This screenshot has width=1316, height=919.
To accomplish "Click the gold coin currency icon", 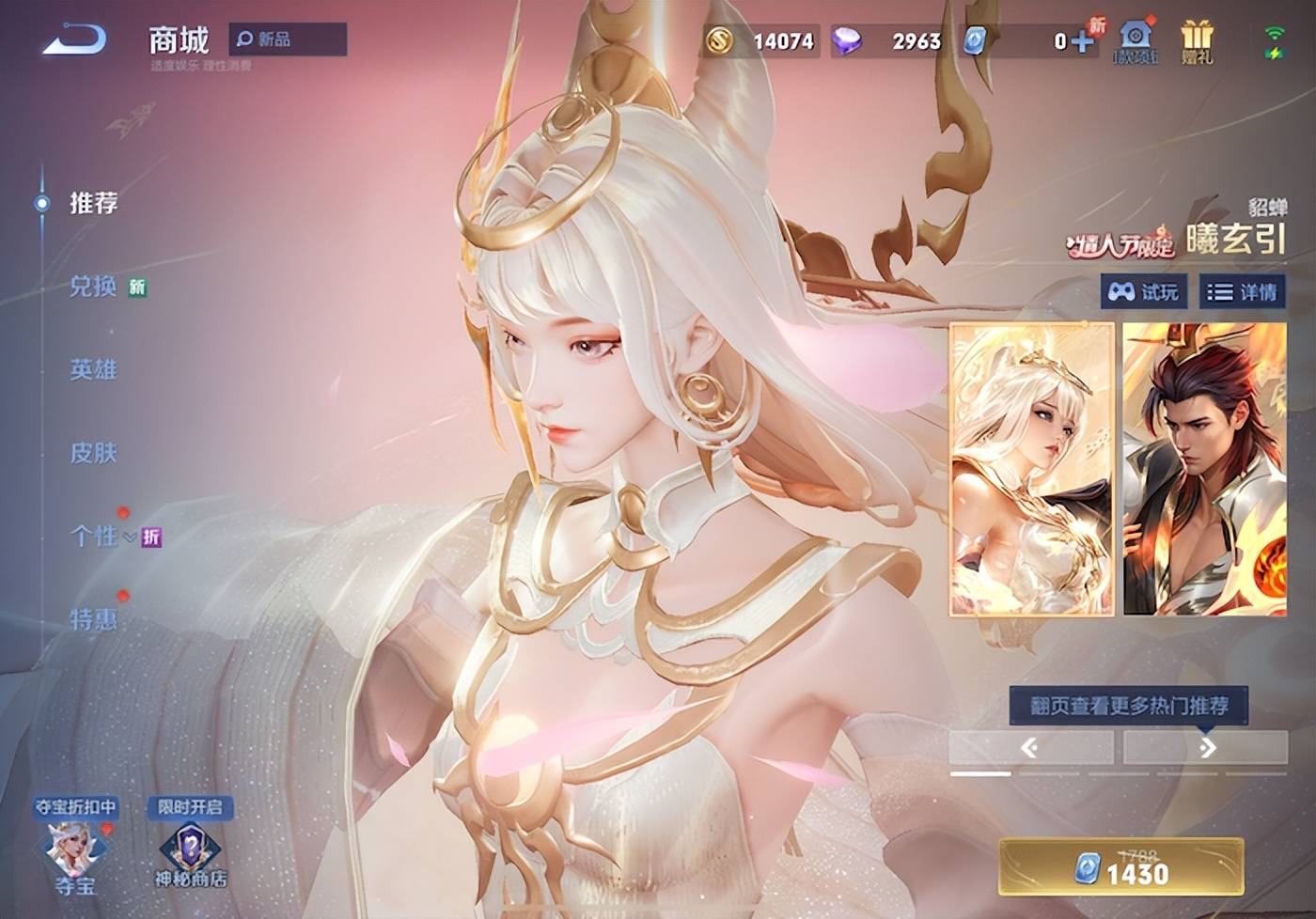I will coord(719,39).
